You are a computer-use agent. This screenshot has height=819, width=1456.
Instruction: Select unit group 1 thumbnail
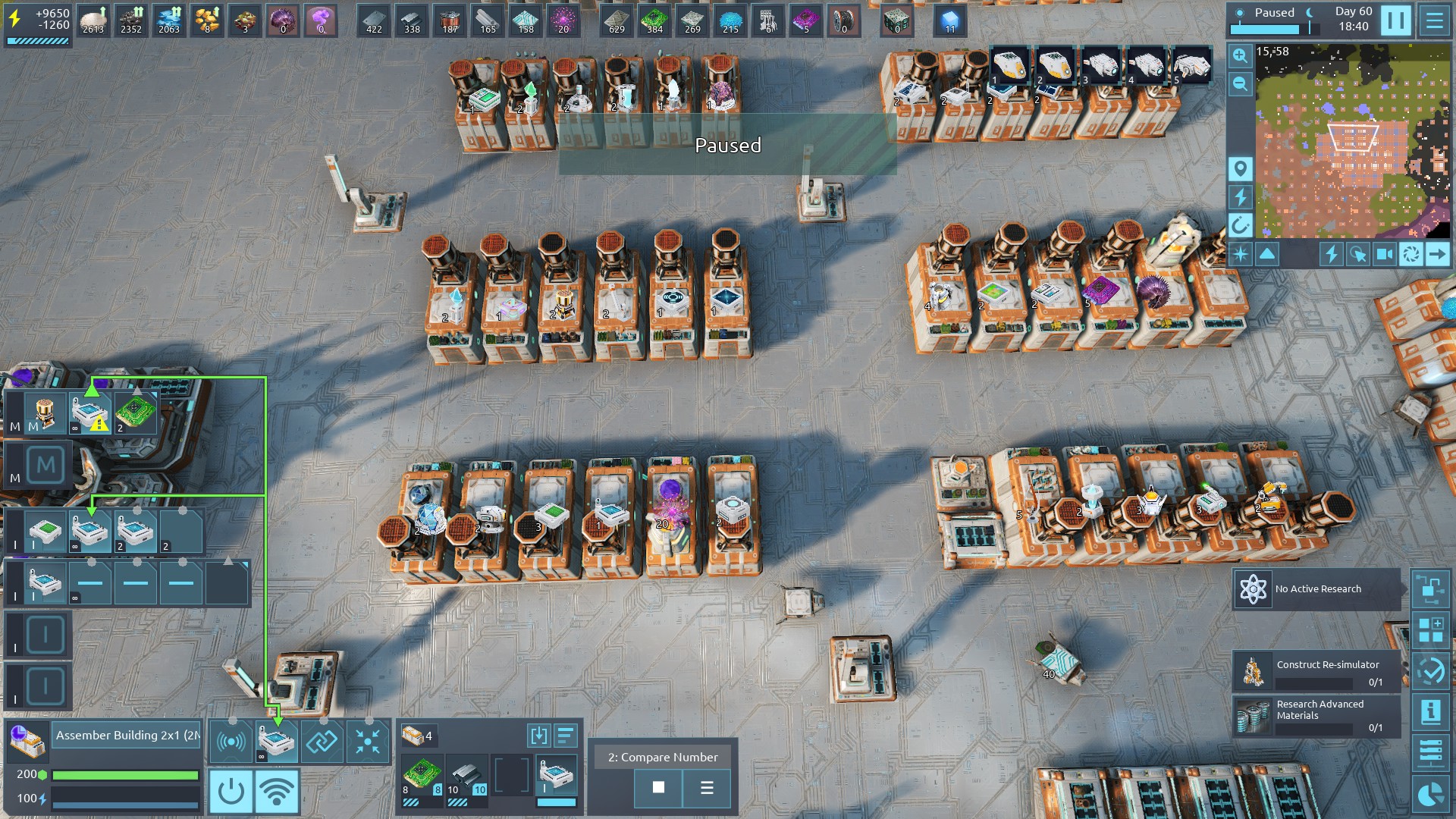tap(1009, 66)
